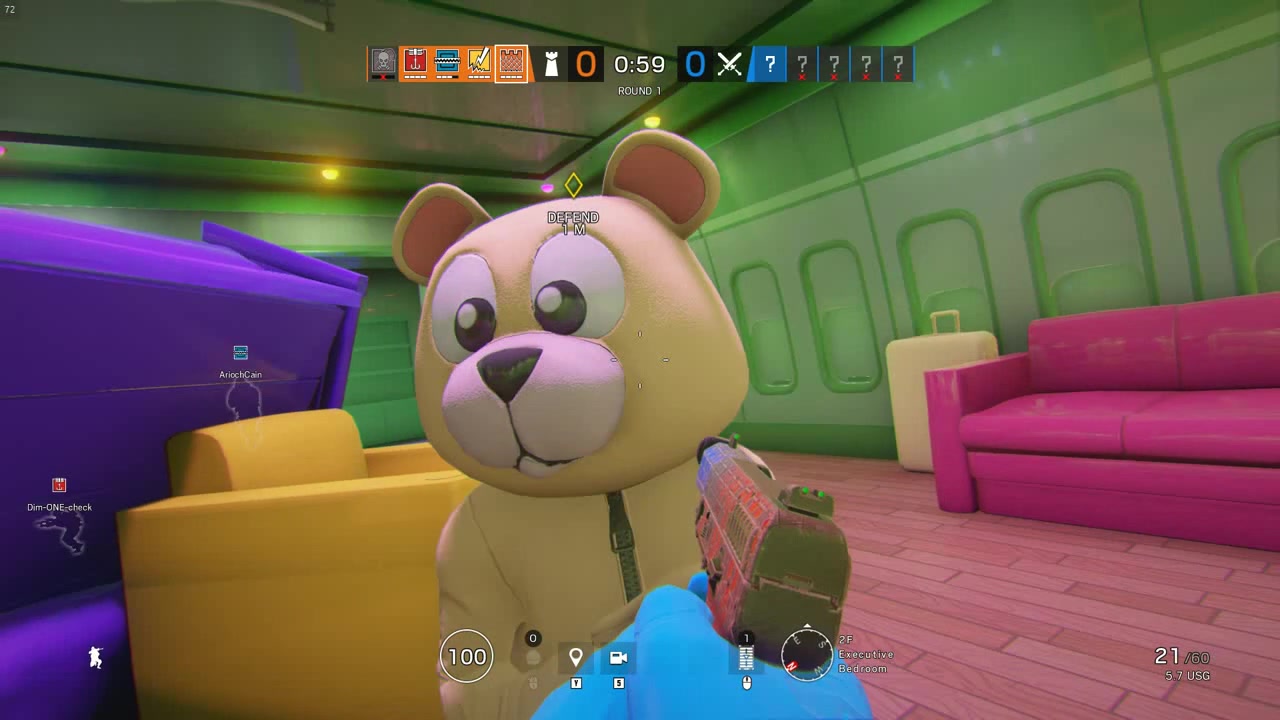Click the lightning breach gadget icon in team bar
The width and height of the screenshot is (1280, 720).
[478, 63]
